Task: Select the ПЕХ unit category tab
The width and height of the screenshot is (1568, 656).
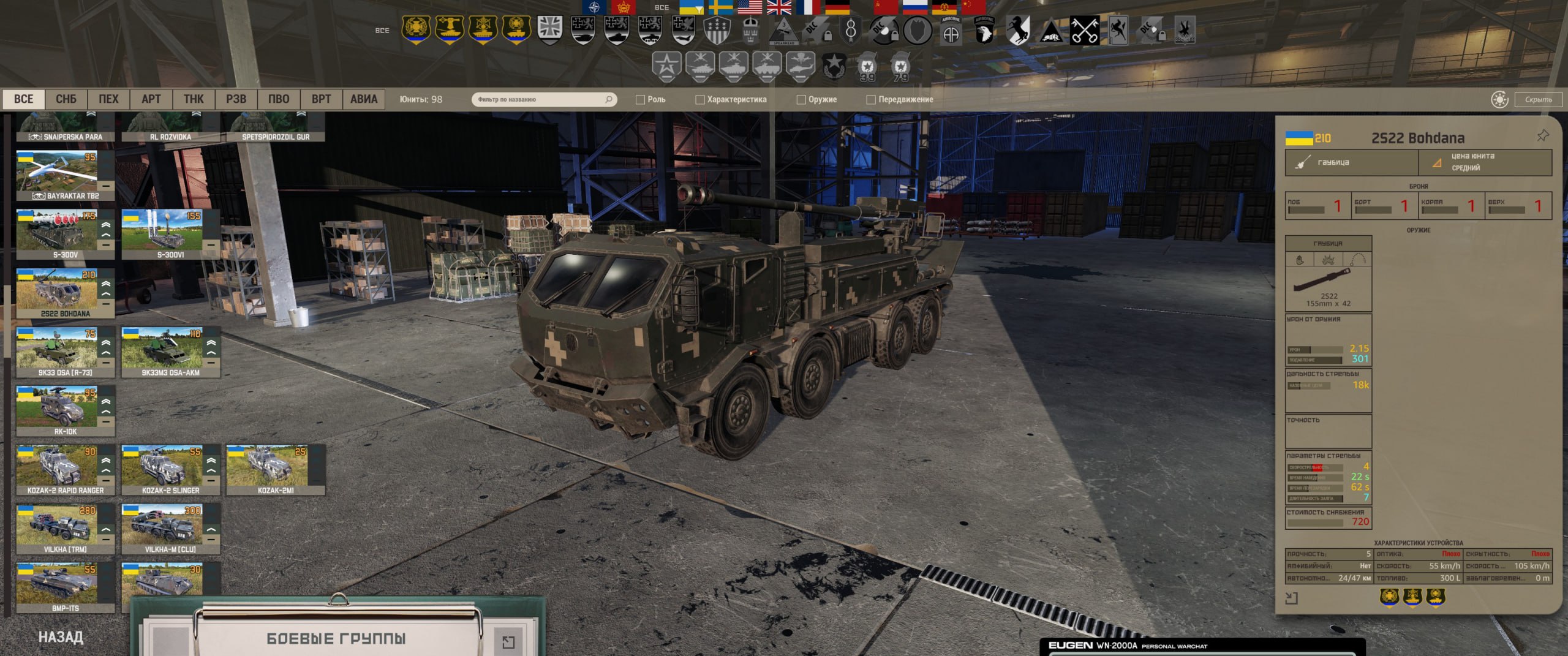Action: (108, 99)
